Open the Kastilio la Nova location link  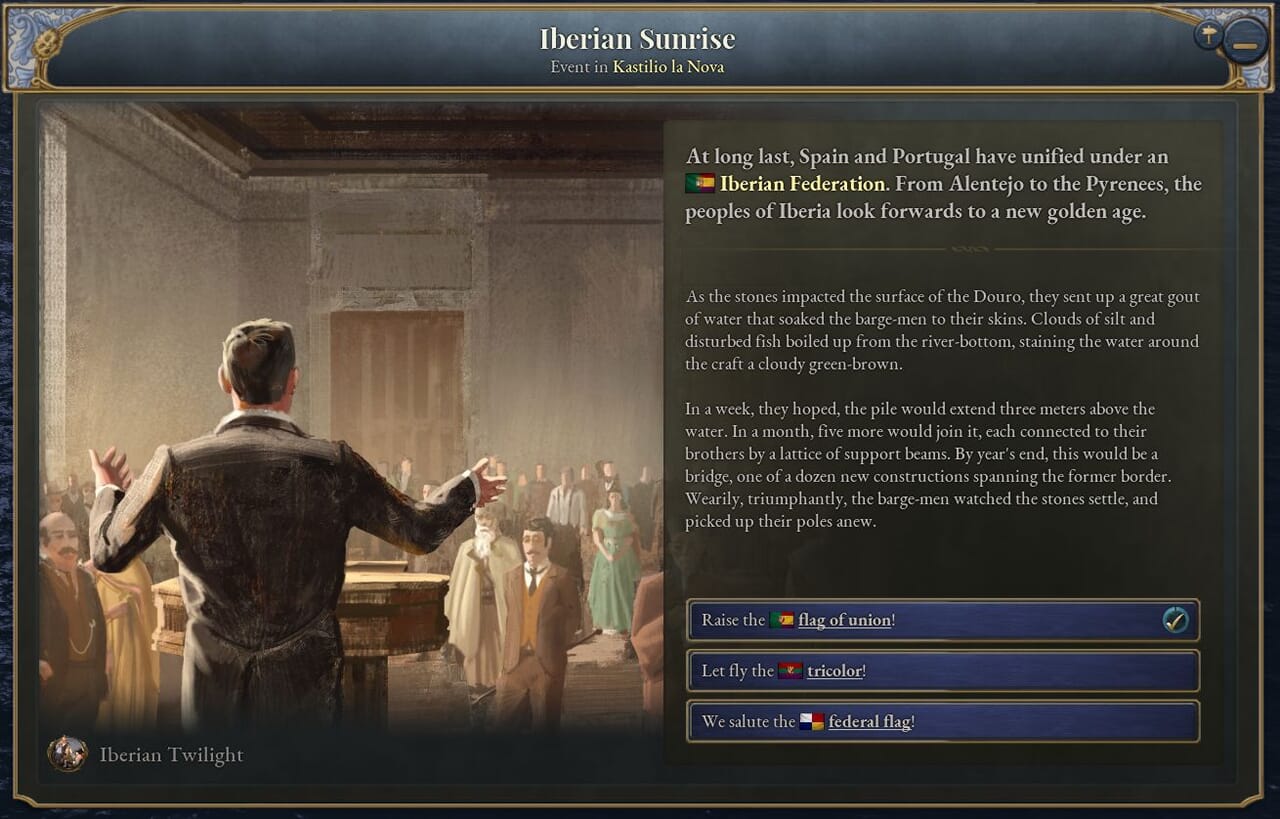coord(668,67)
